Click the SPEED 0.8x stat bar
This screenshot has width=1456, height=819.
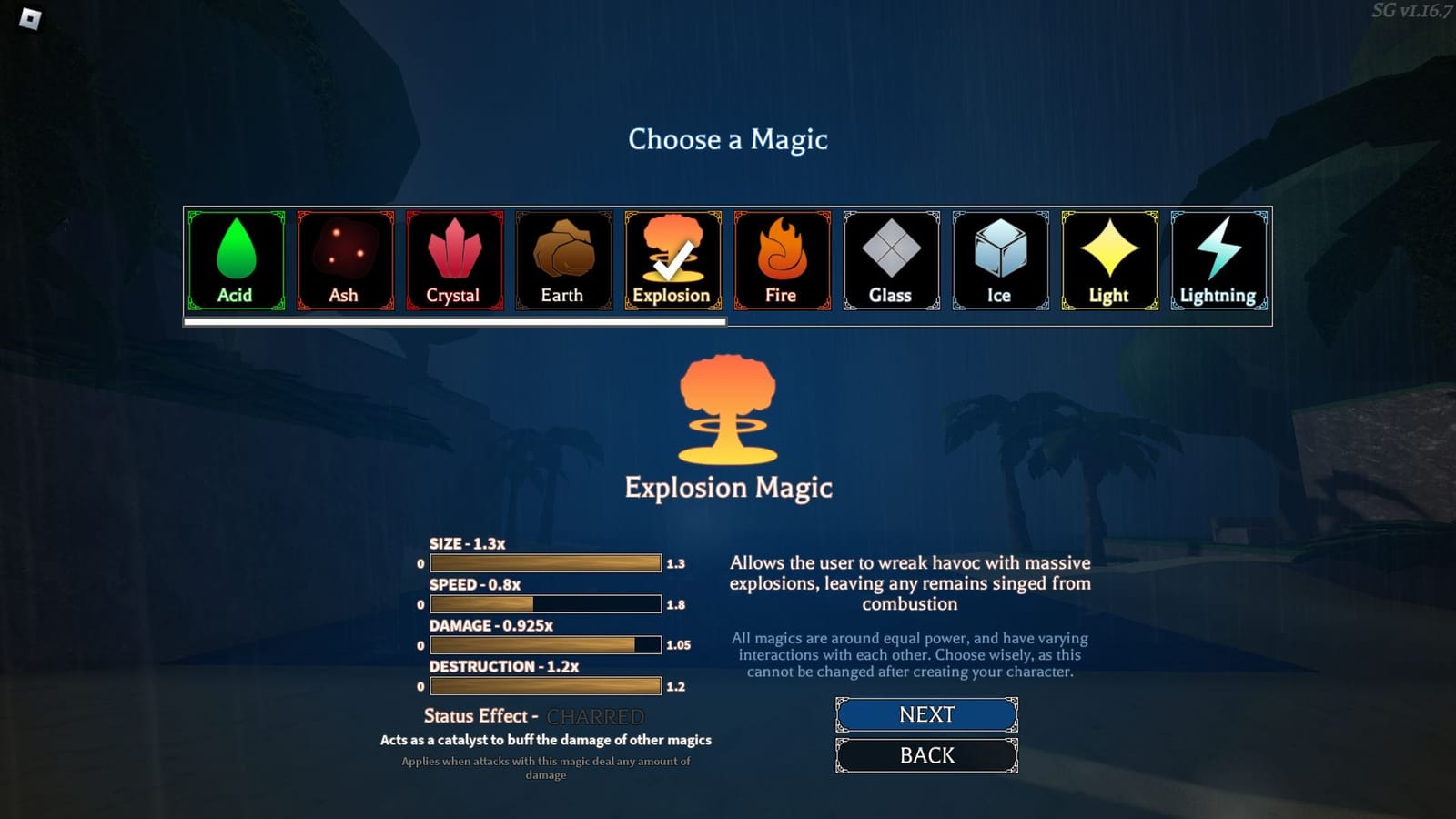click(x=544, y=603)
